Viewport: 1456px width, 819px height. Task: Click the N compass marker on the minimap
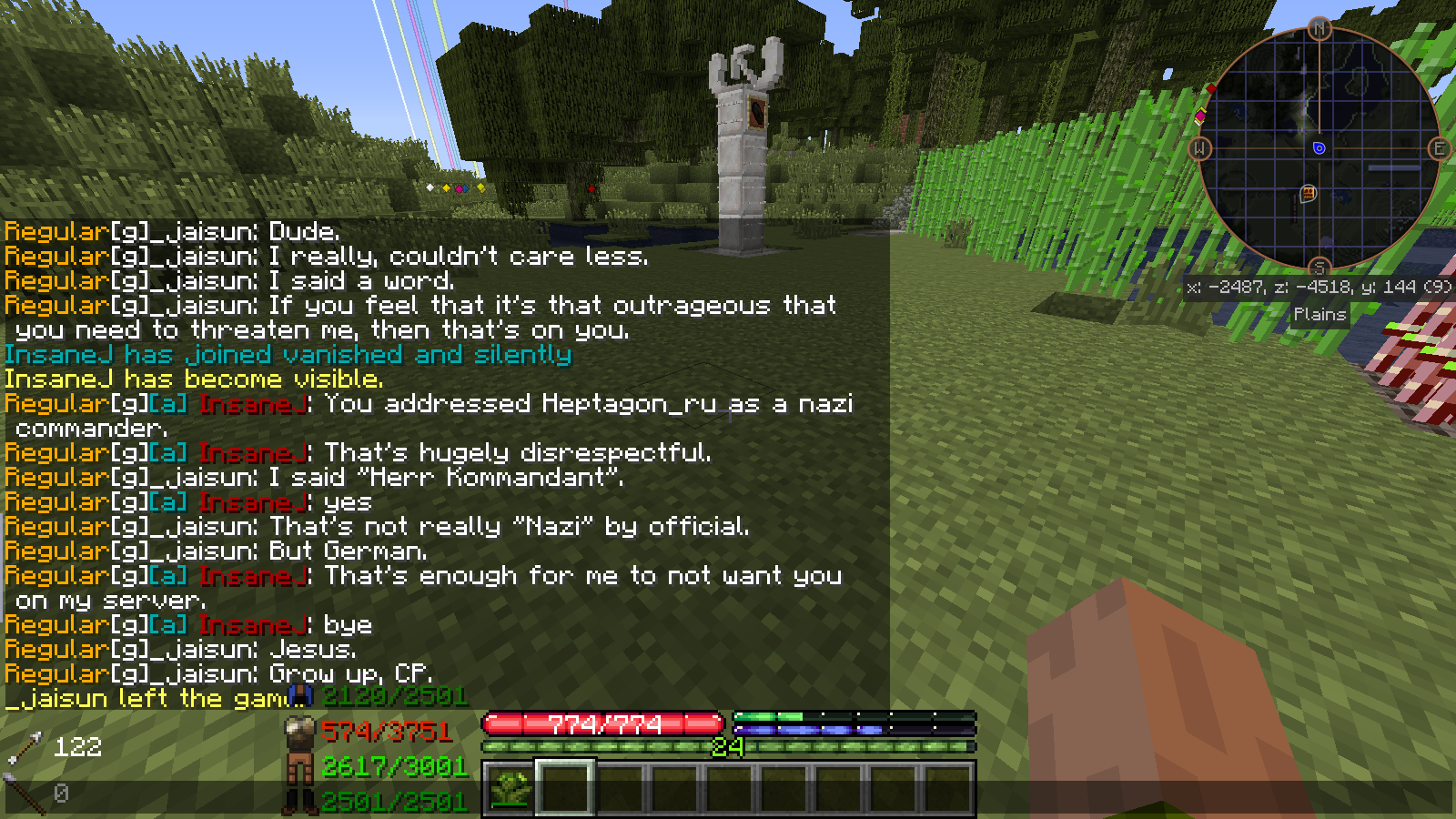coord(1319,29)
